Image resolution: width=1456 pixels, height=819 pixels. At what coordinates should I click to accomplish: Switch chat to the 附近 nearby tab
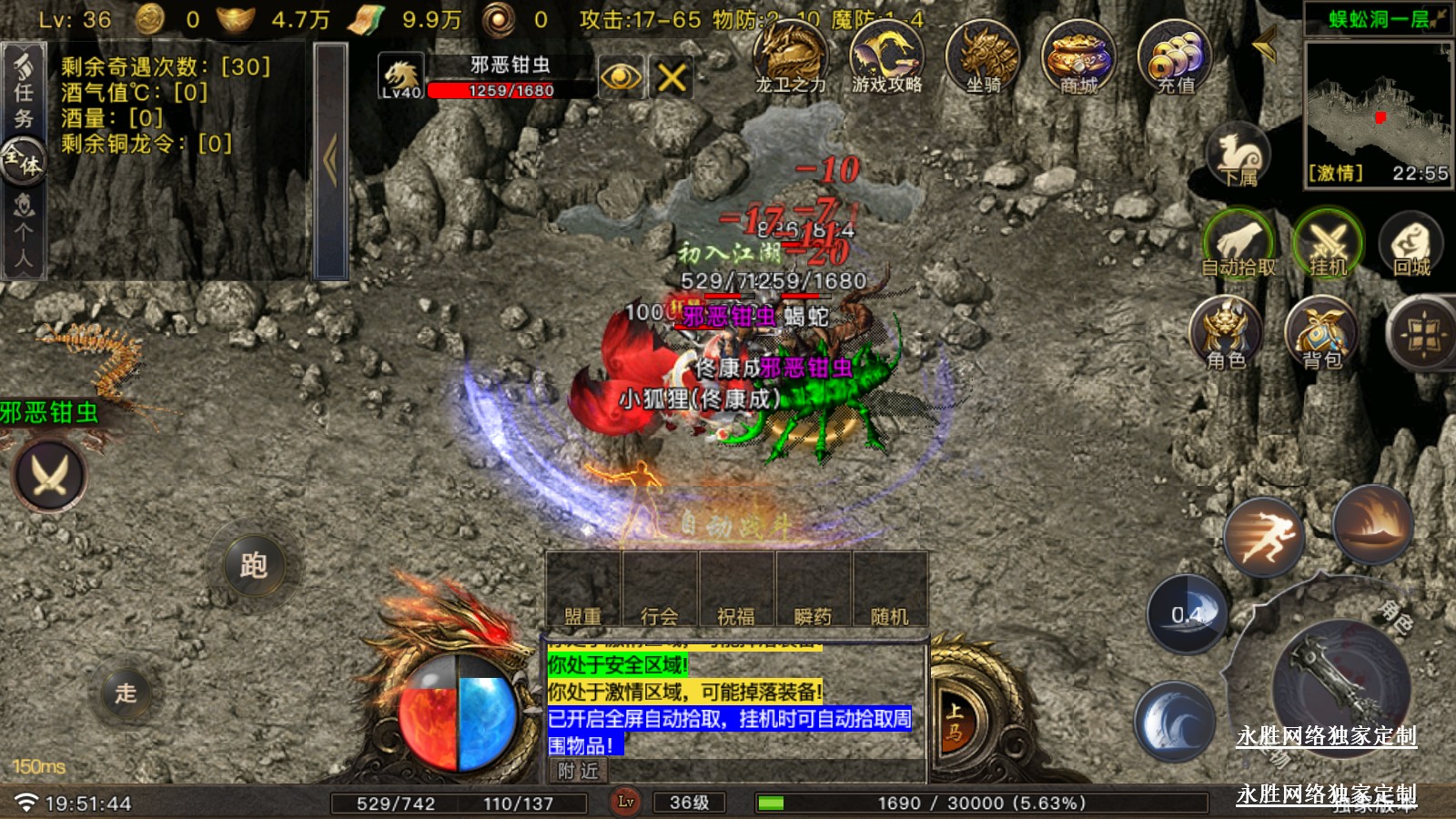point(578,772)
